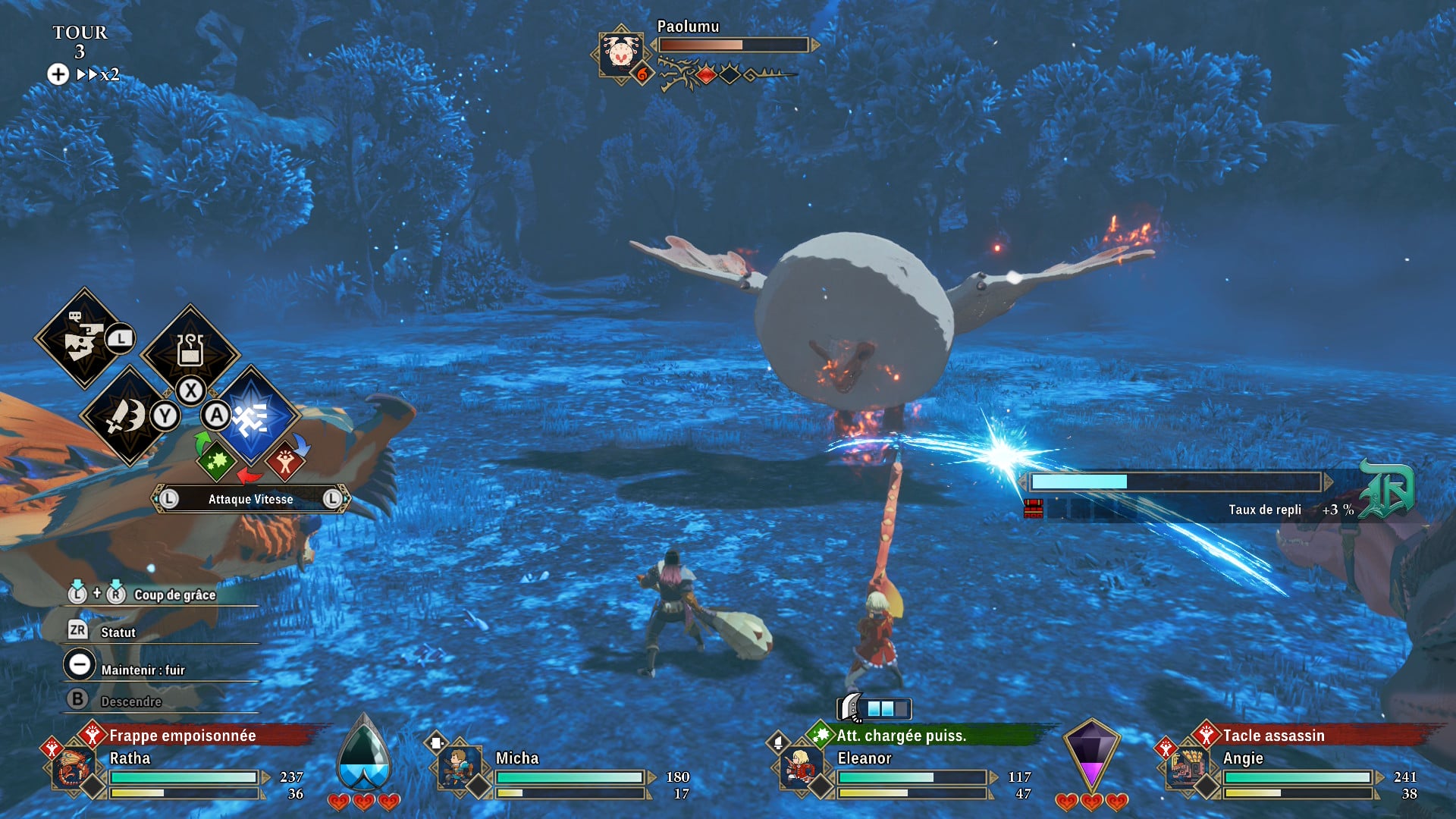This screenshot has width=1456, height=819.
Task: Click the blue kinship gauge stone
Action: coord(364,755)
